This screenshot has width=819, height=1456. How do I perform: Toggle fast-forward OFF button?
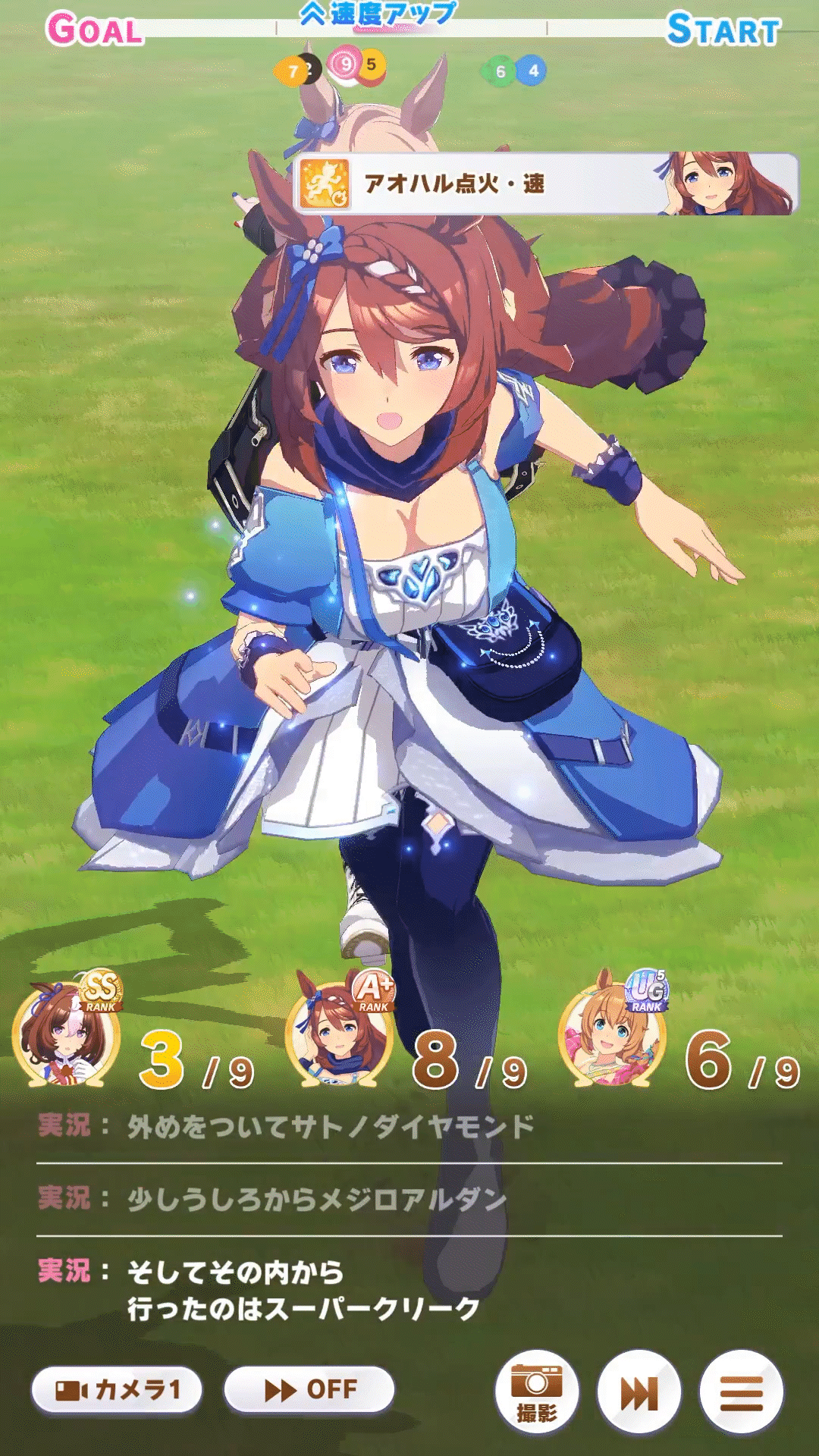[309, 1390]
